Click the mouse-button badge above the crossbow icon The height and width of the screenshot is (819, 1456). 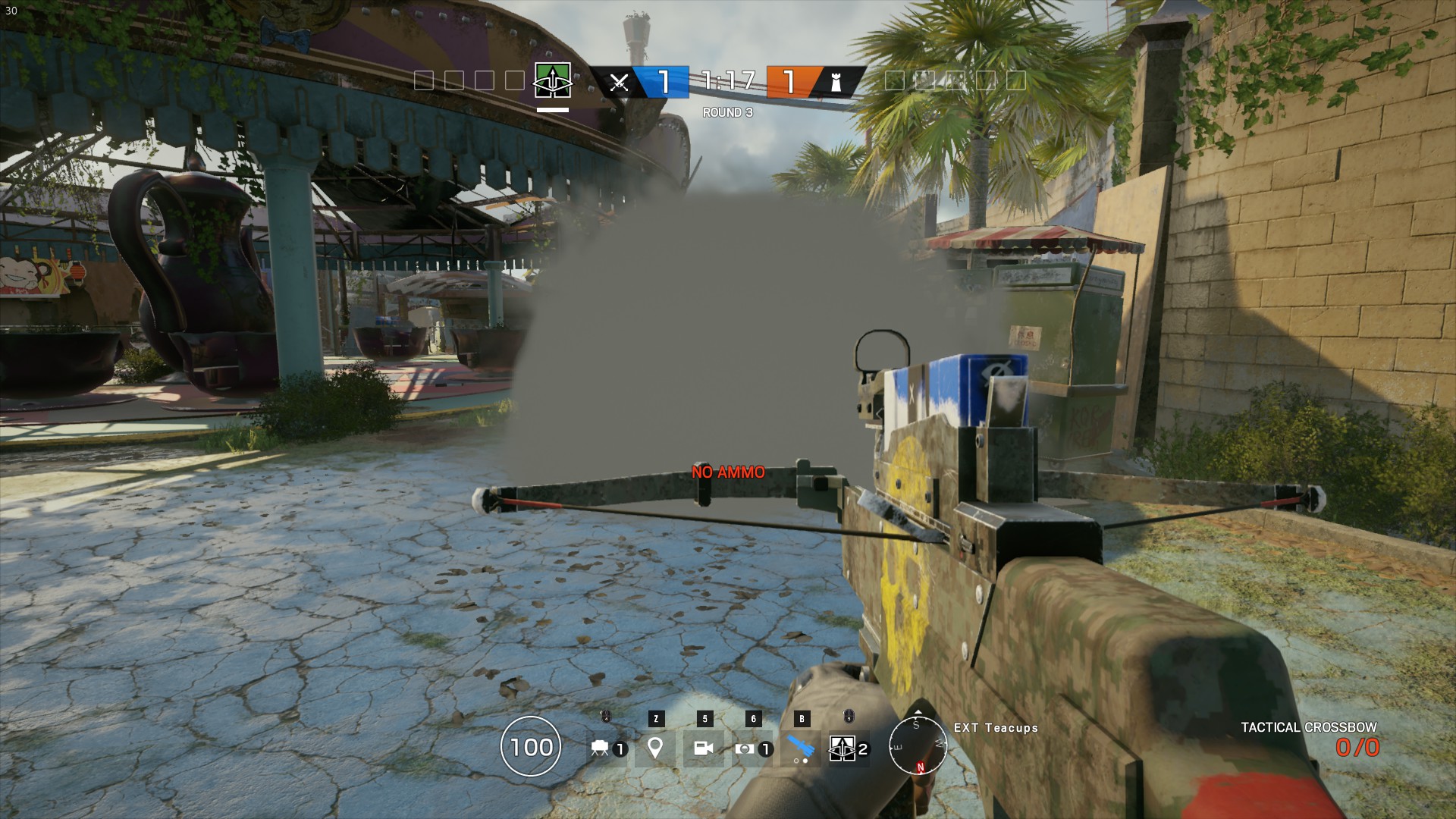(x=847, y=716)
